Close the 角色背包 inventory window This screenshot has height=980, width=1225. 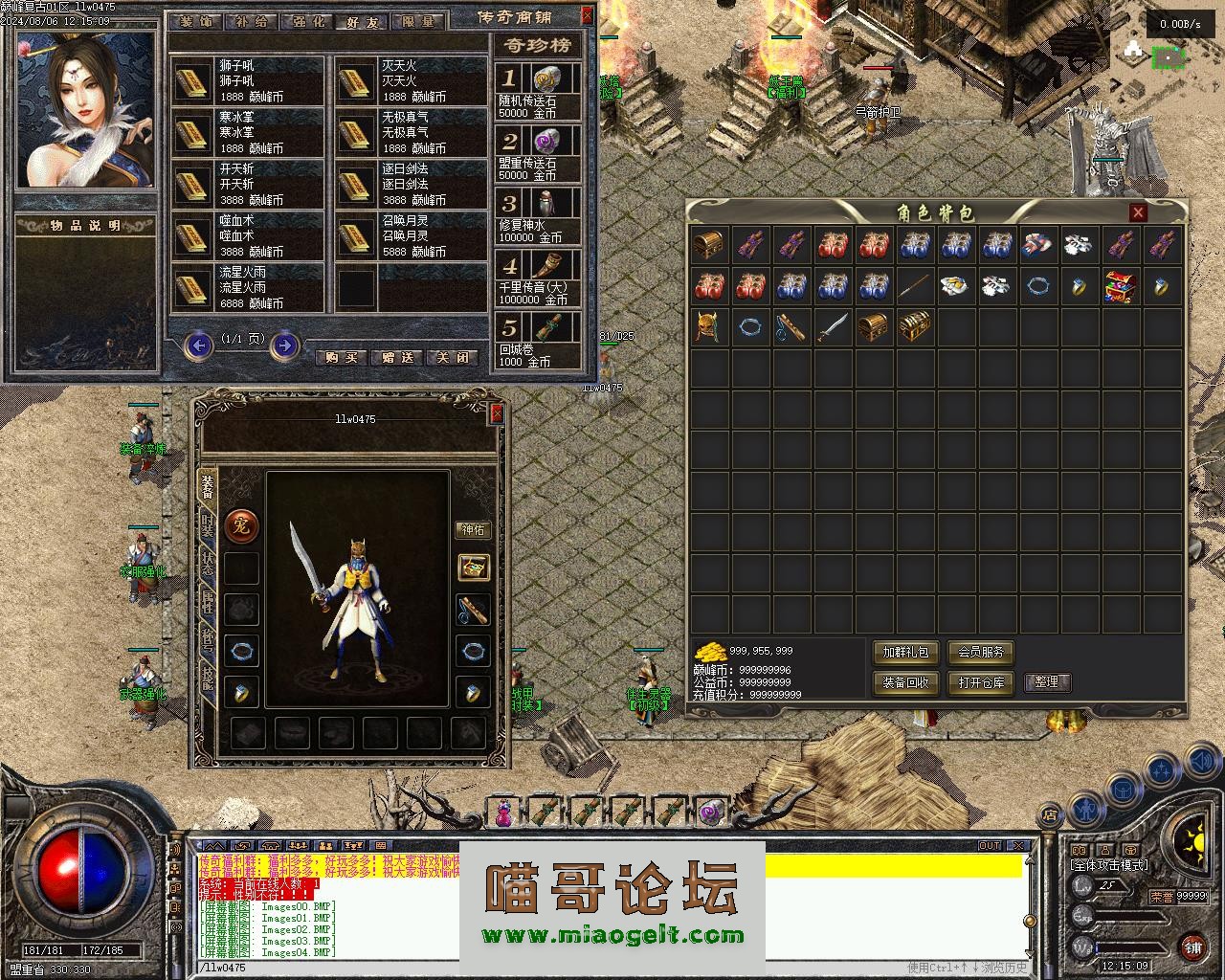point(1138,212)
